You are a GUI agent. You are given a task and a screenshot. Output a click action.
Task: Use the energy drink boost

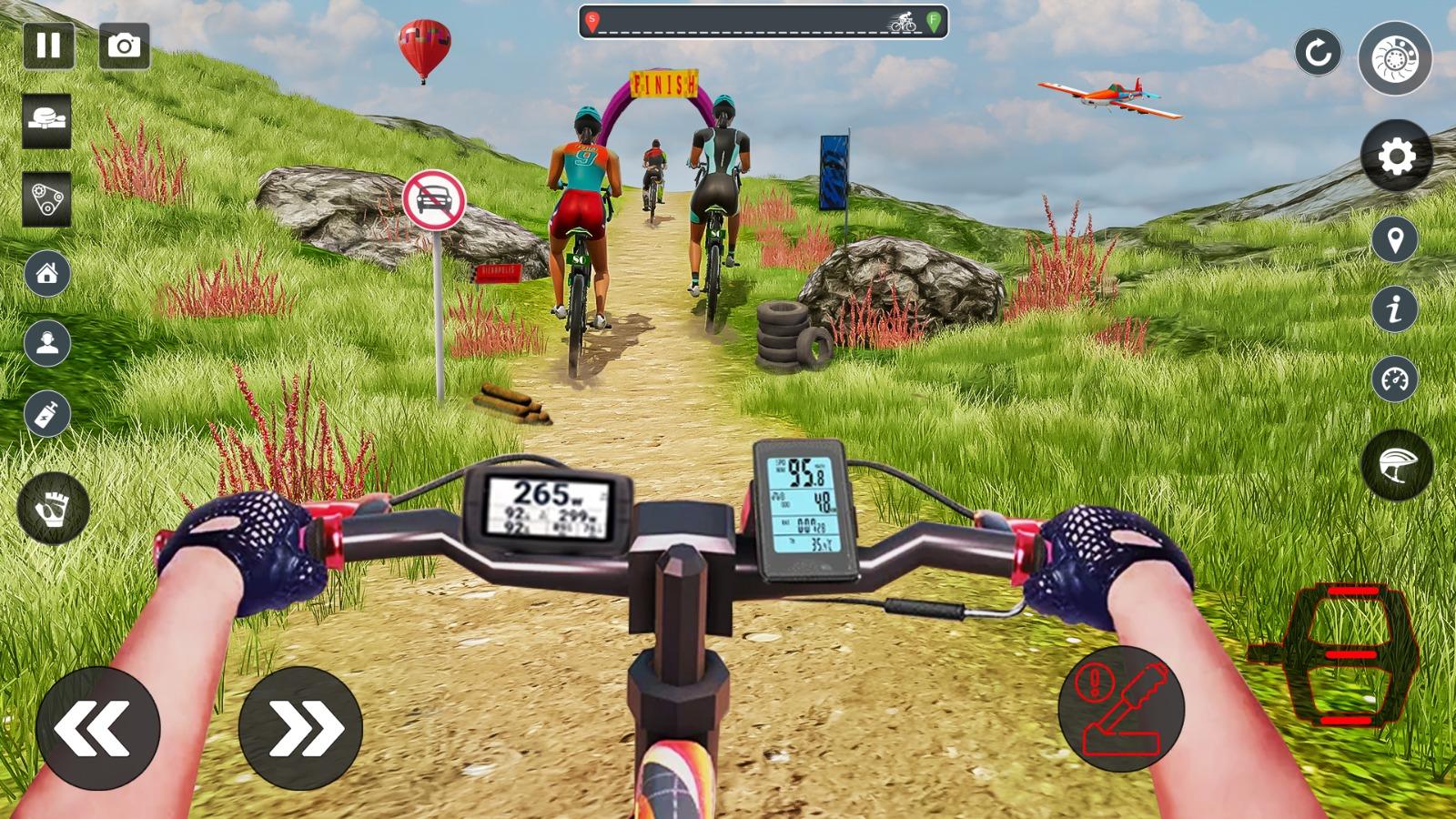pyautogui.click(x=50, y=414)
